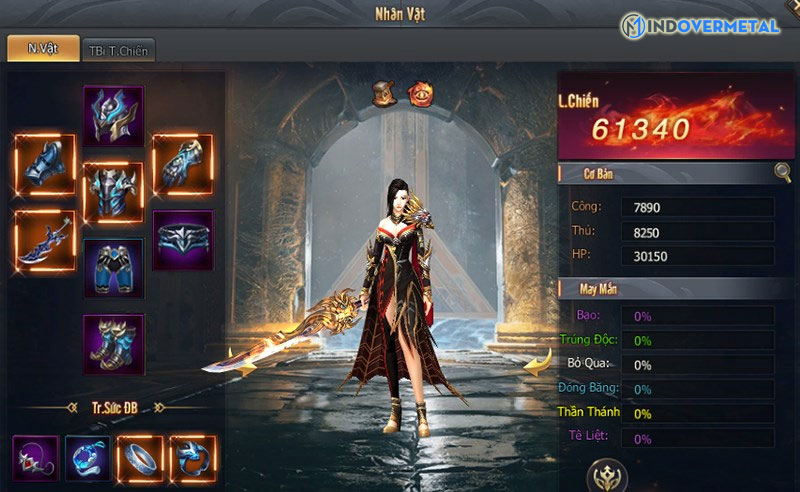800x492 pixels.
Task: Select the gauntlet glove slot
Action: pos(182,164)
